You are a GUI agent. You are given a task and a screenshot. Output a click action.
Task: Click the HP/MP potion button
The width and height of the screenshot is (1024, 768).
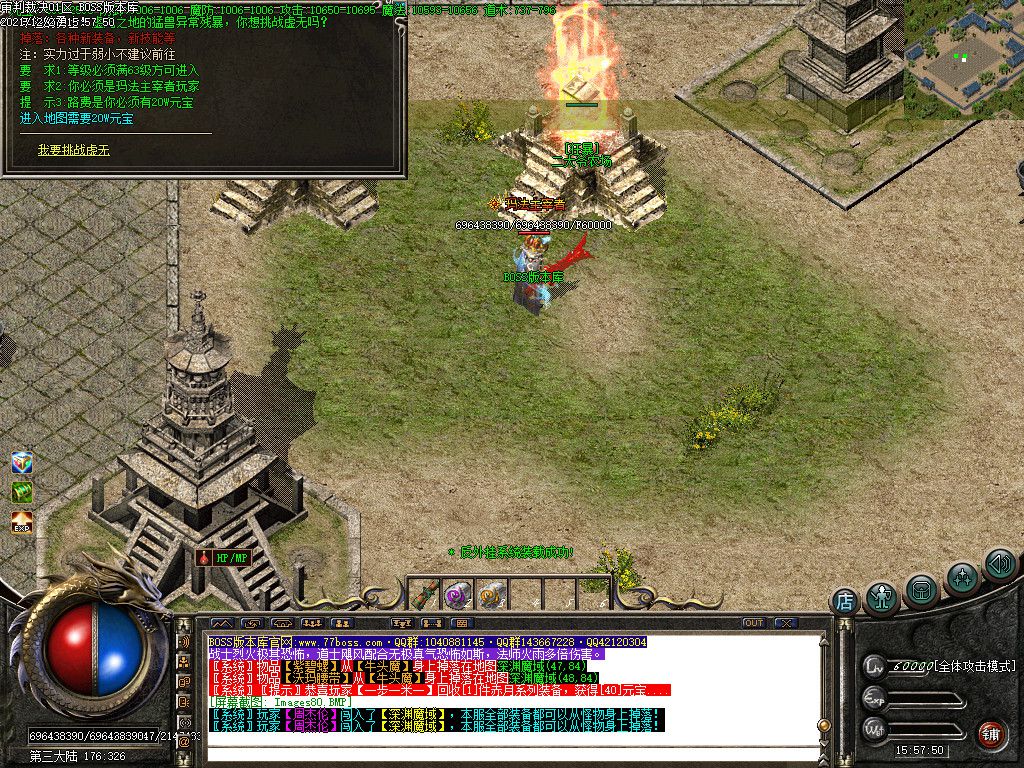[x=223, y=558]
